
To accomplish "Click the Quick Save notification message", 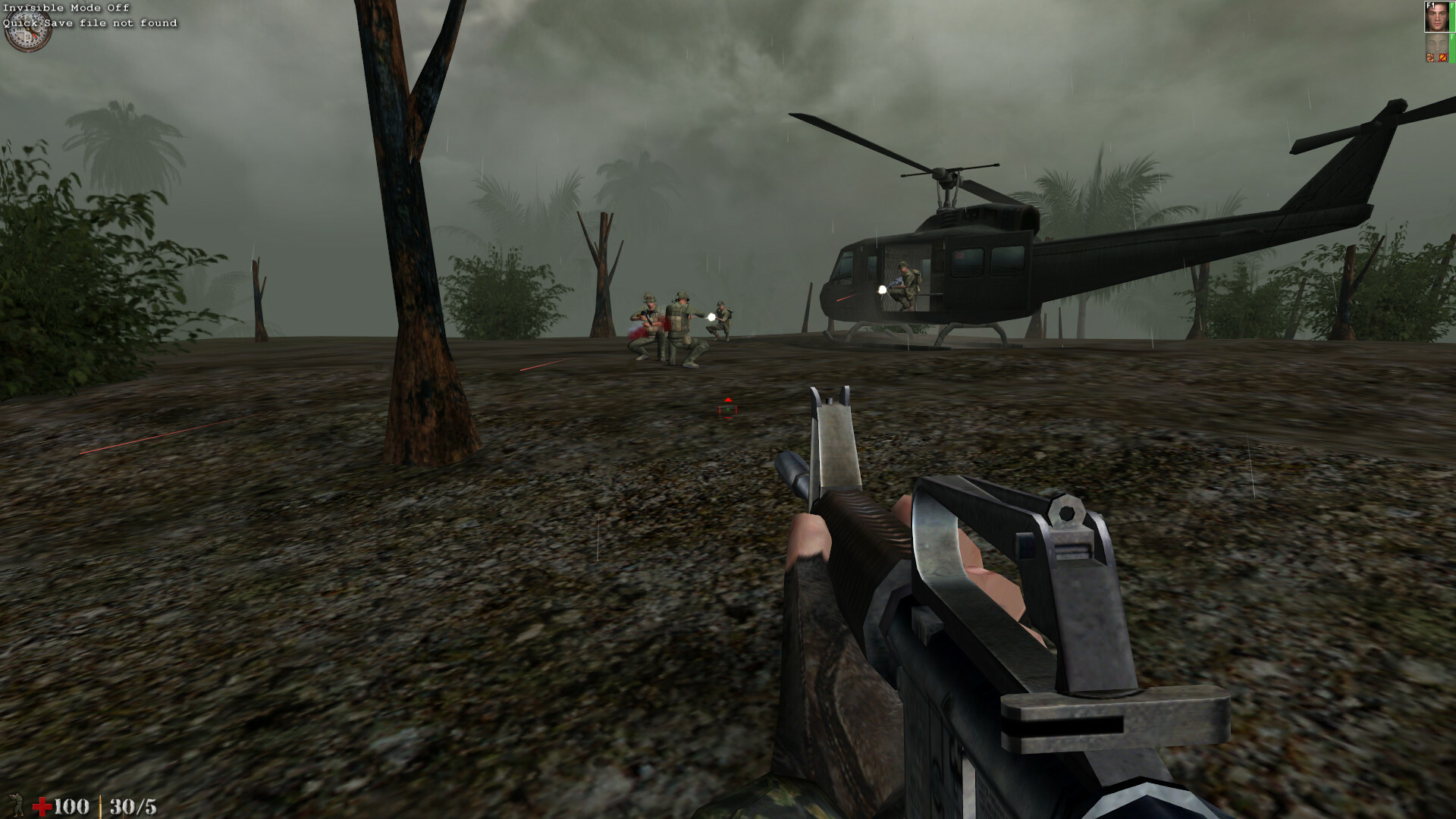I will (x=89, y=23).
